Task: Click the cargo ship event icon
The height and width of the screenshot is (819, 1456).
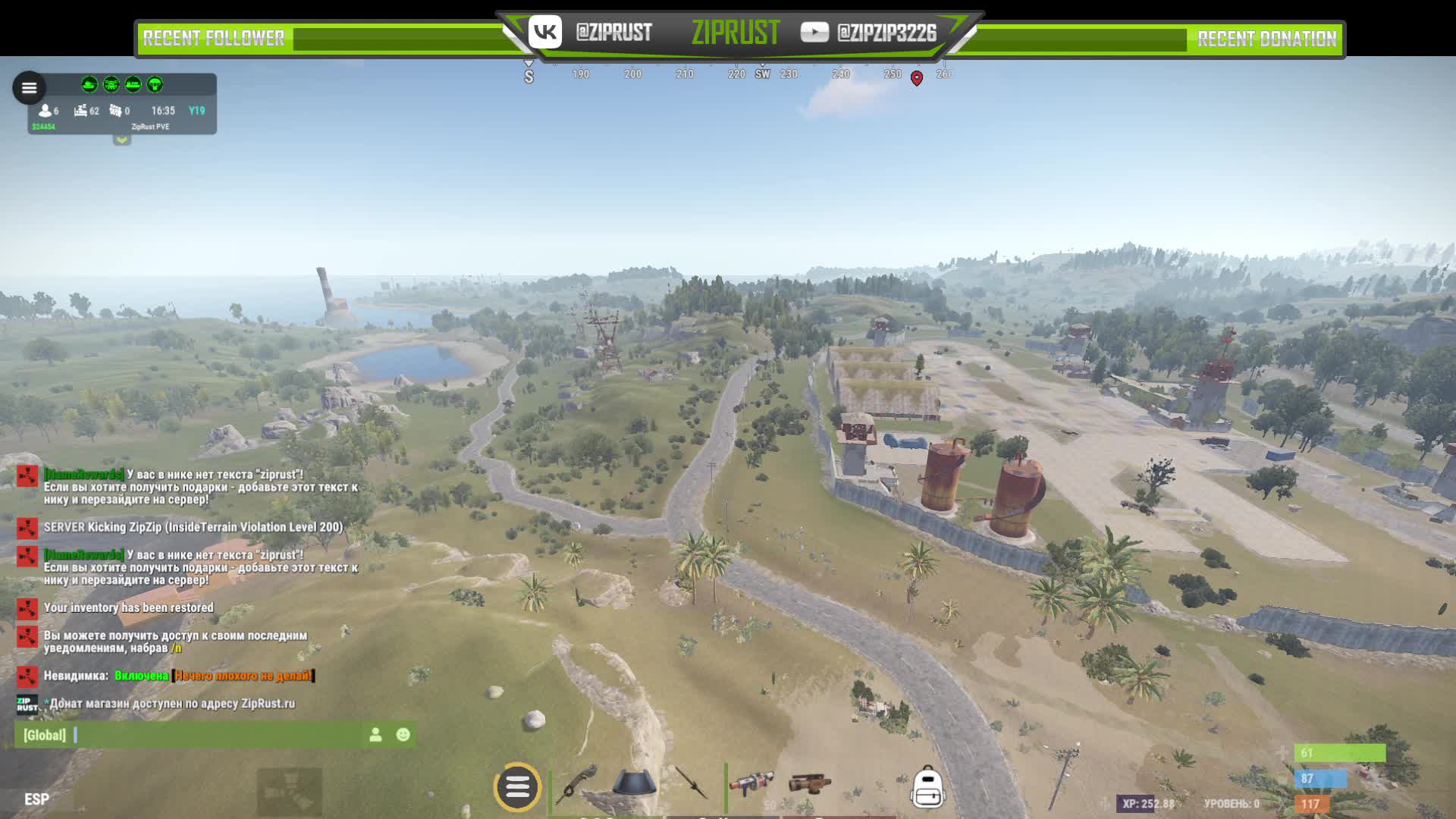Action: tap(133, 84)
